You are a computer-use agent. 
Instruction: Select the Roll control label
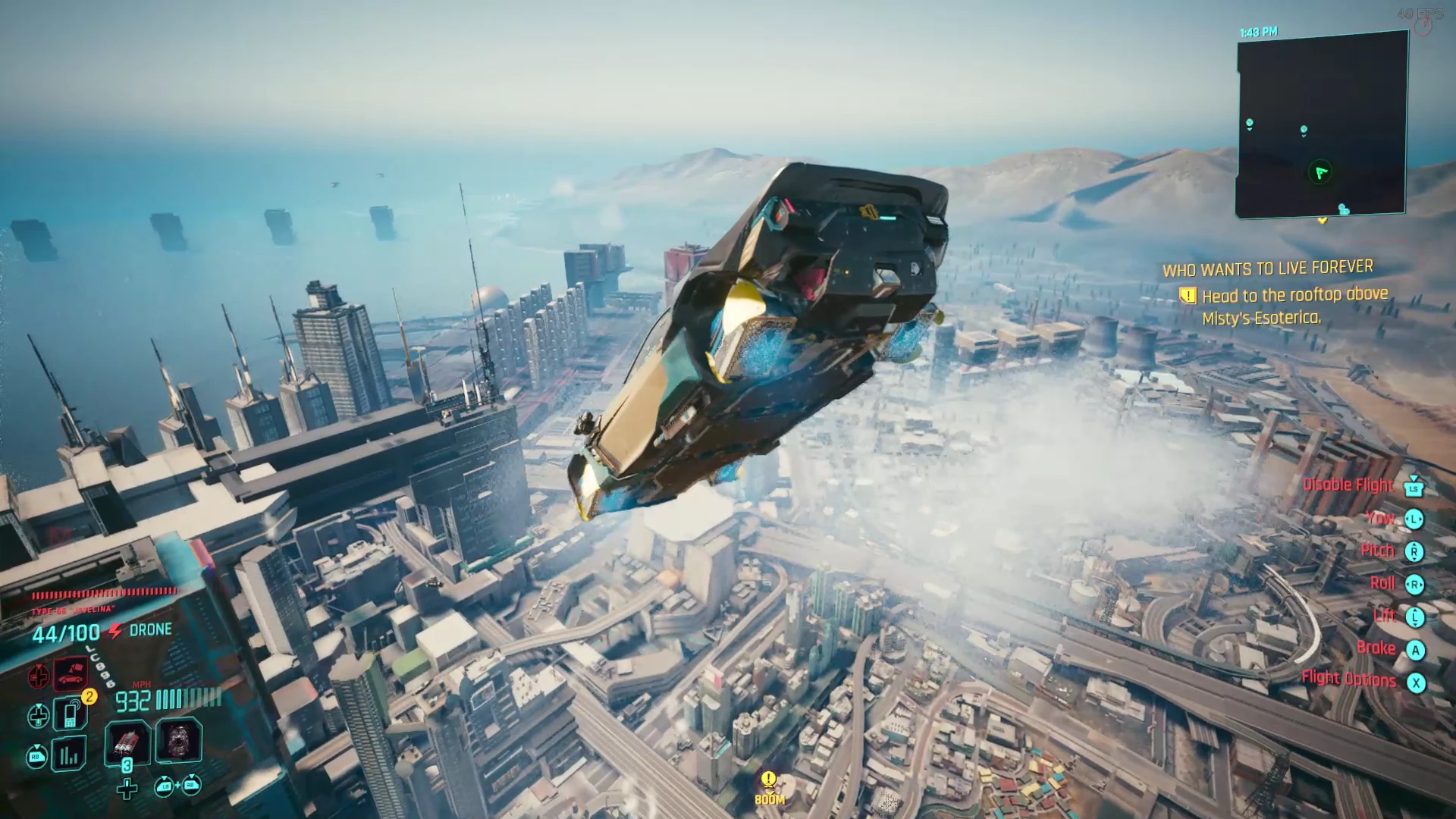coord(1382,583)
